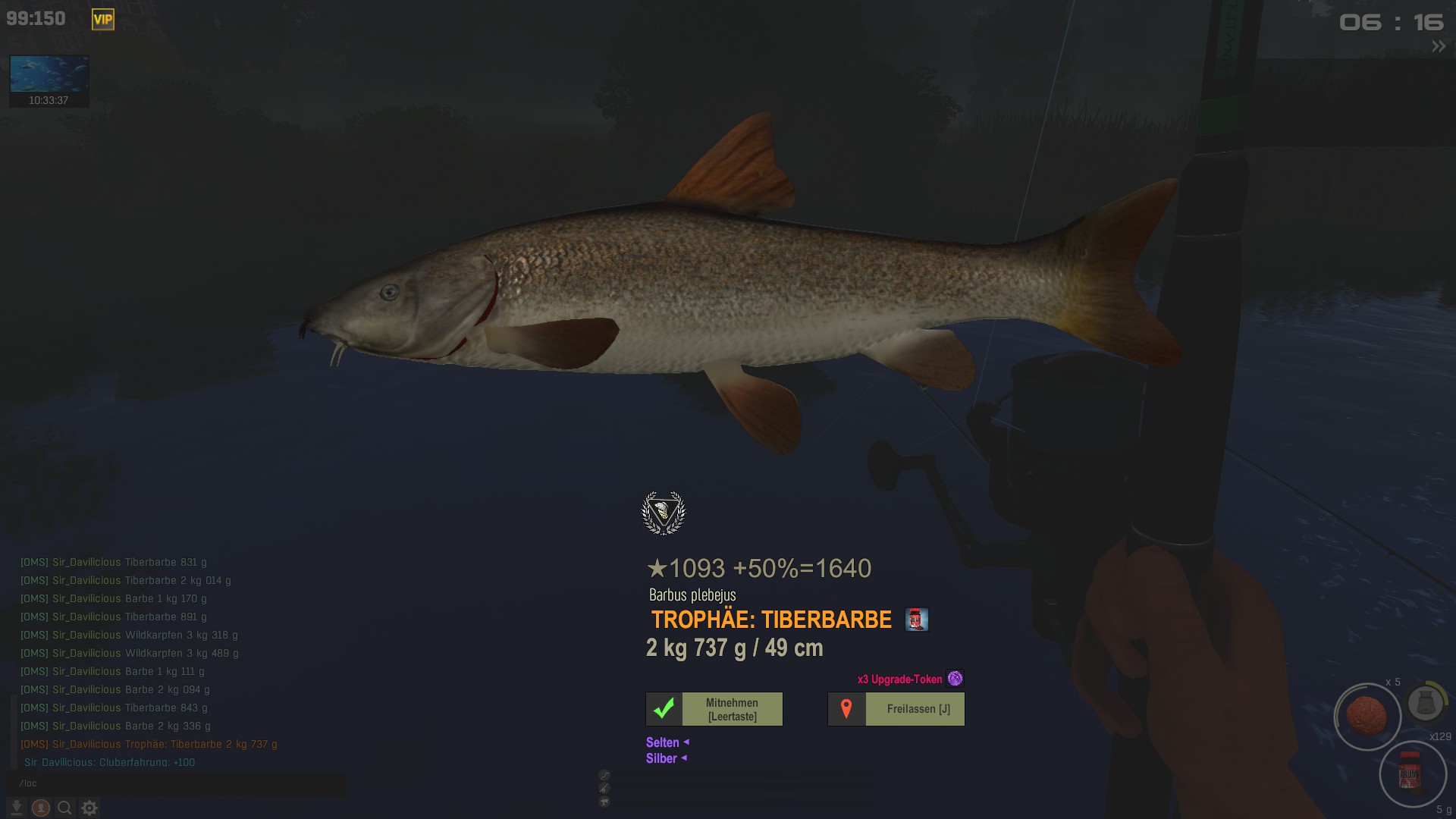Select the red boilie bait slot
The width and height of the screenshot is (1456, 819).
(x=1367, y=716)
